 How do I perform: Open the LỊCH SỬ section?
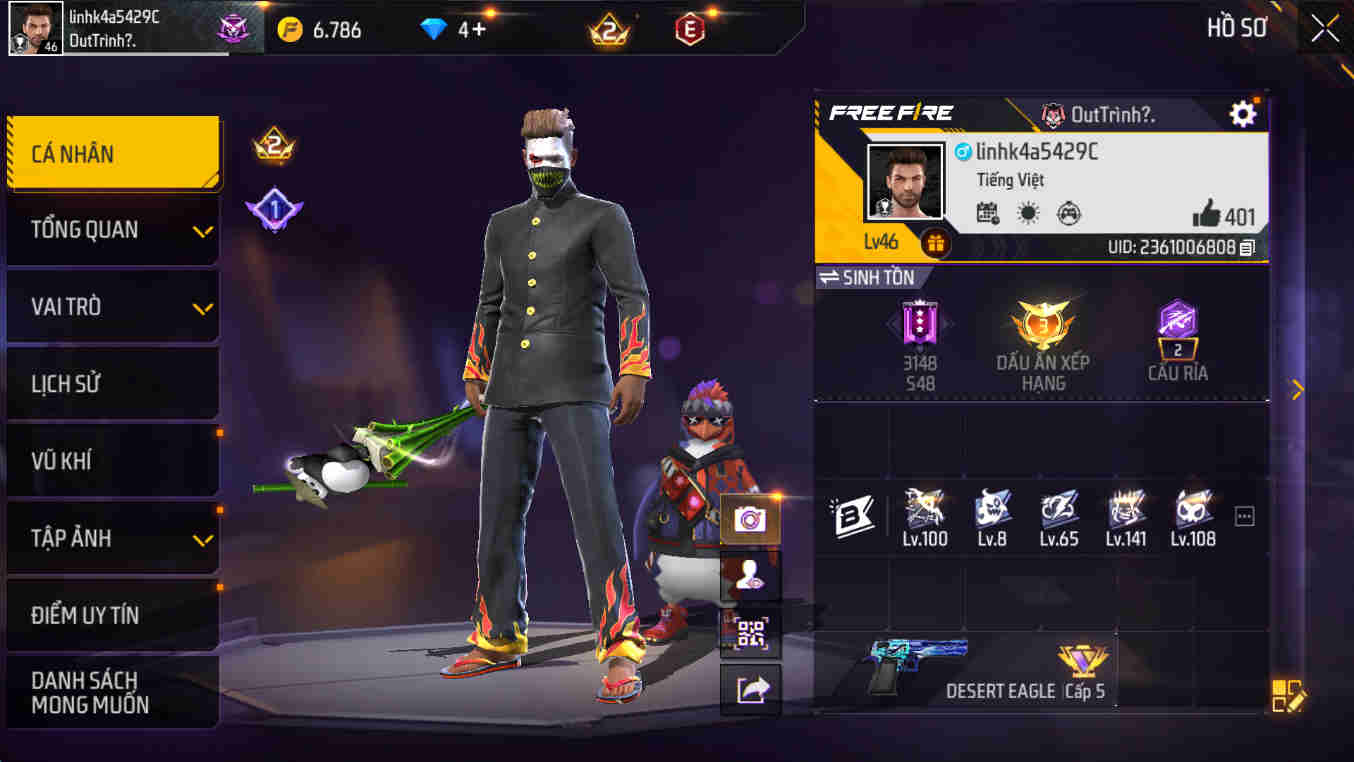113,383
